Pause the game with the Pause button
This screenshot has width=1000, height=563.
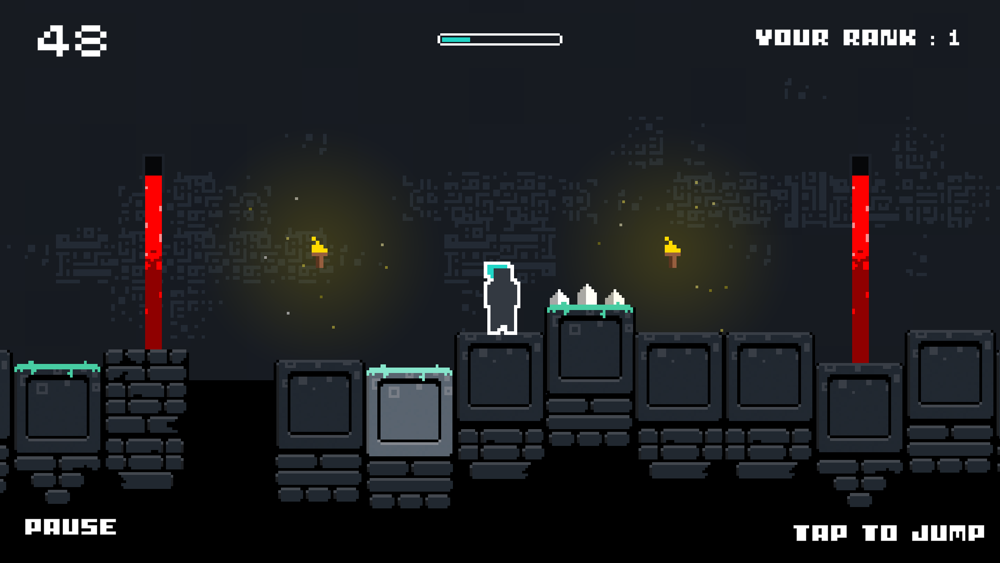coord(71,527)
